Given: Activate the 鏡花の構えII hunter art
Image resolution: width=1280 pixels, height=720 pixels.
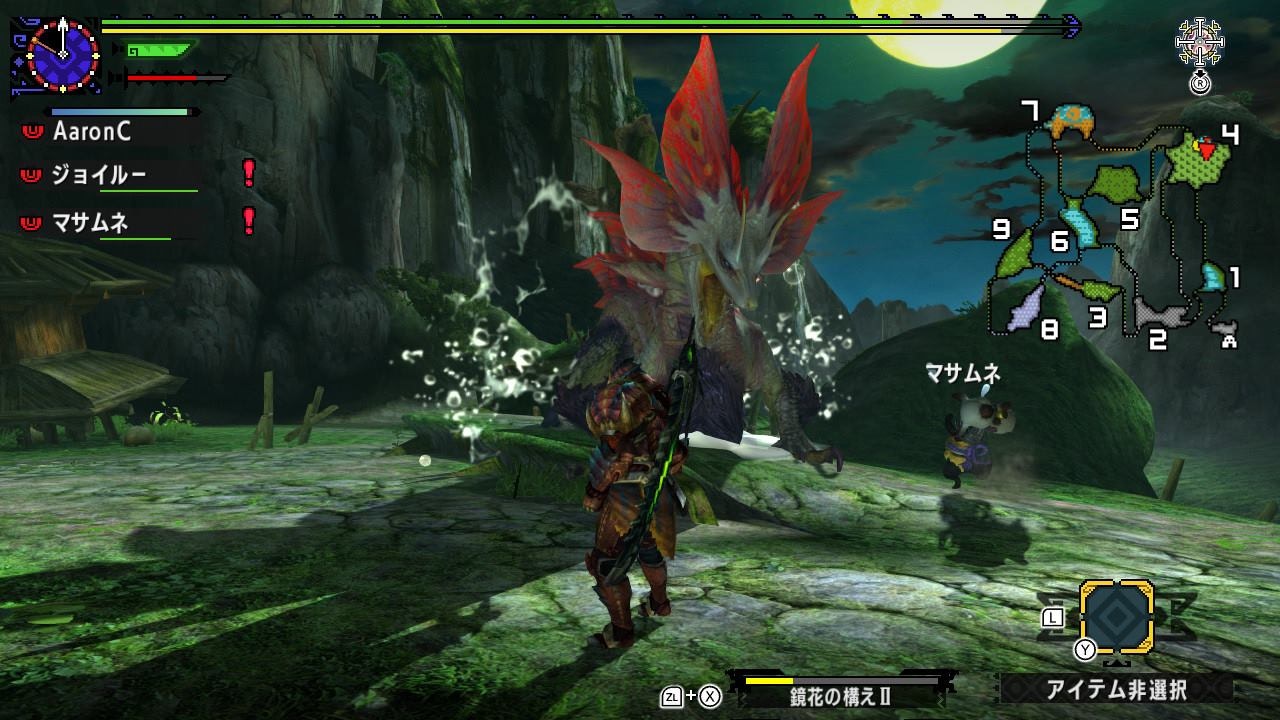Looking at the screenshot, I should pyautogui.click(x=840, y=696).
